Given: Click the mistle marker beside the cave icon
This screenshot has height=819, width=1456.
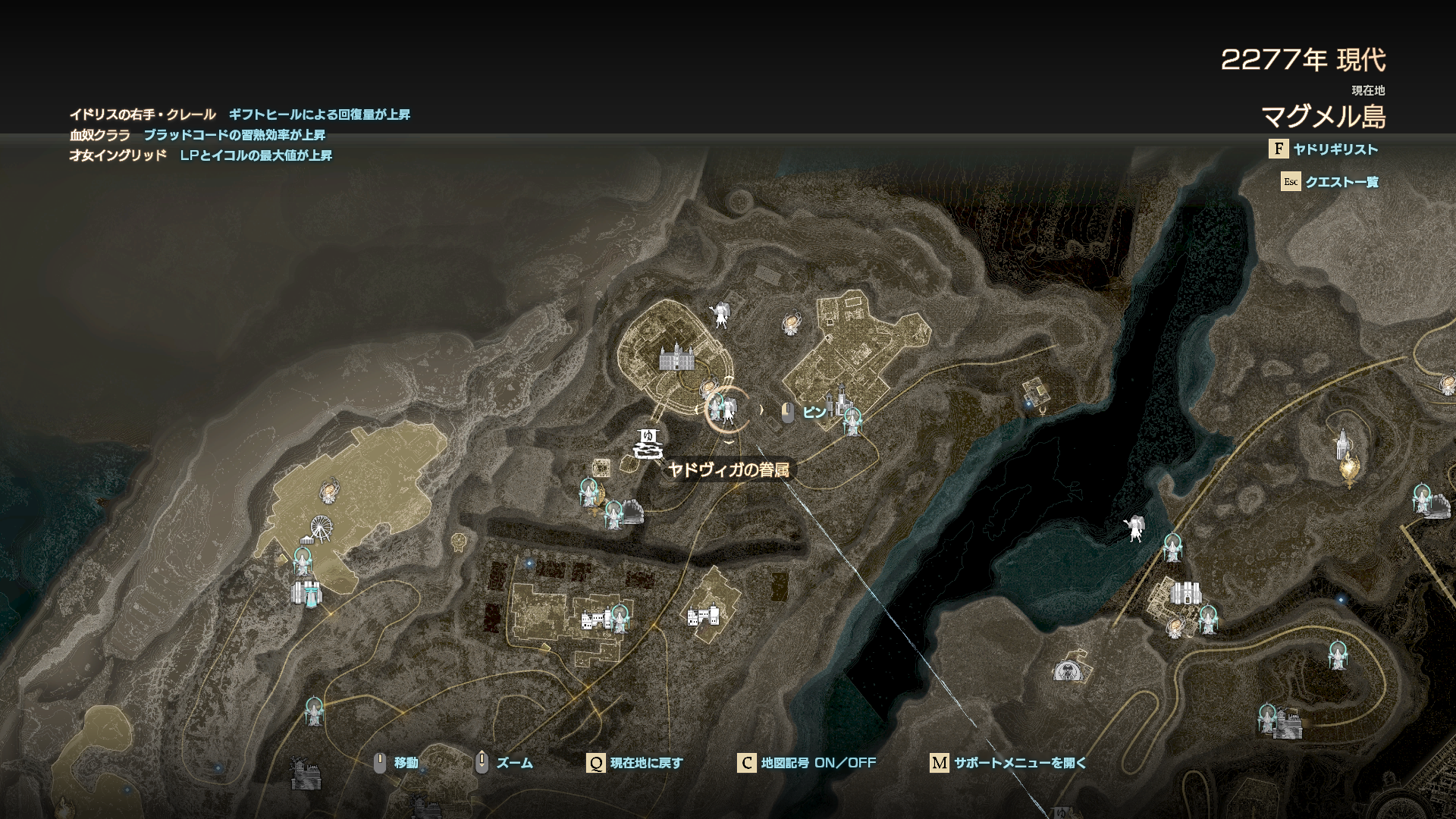Looking at the screenshot, I should point(613,515).
